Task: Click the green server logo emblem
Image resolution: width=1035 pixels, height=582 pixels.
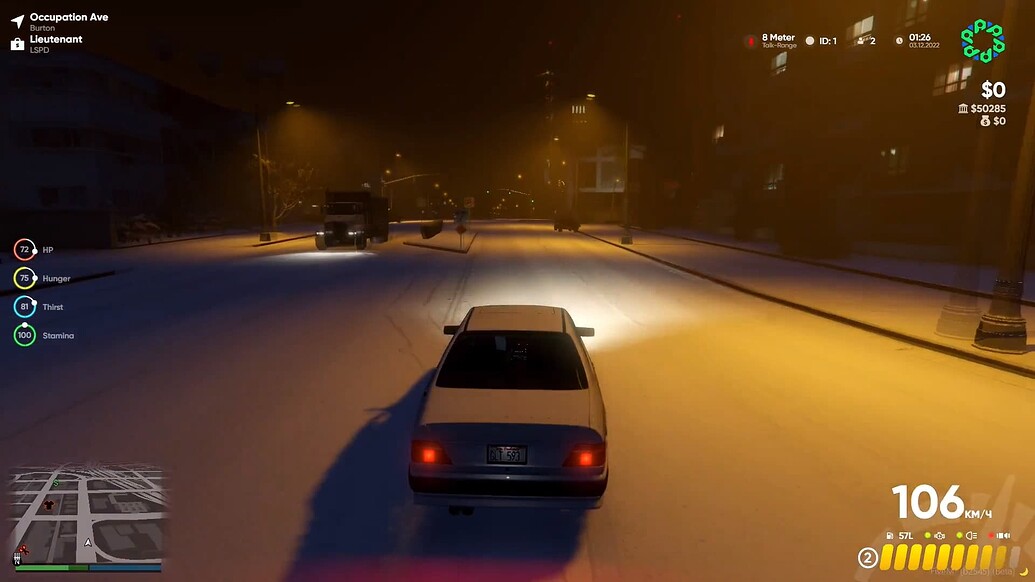Action: pos(982,41)
